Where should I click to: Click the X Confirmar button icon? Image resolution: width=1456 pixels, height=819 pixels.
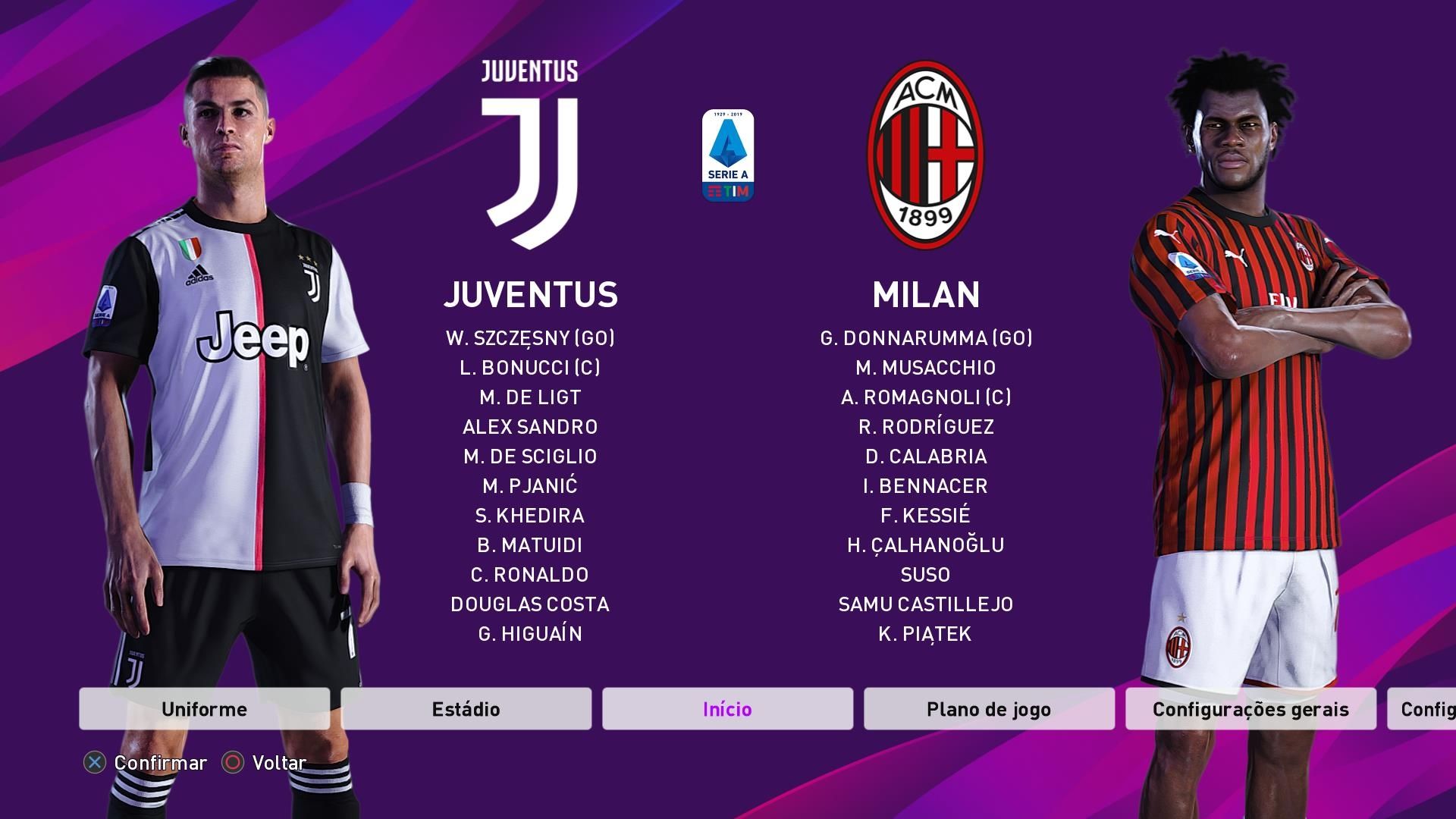(94, 763)
